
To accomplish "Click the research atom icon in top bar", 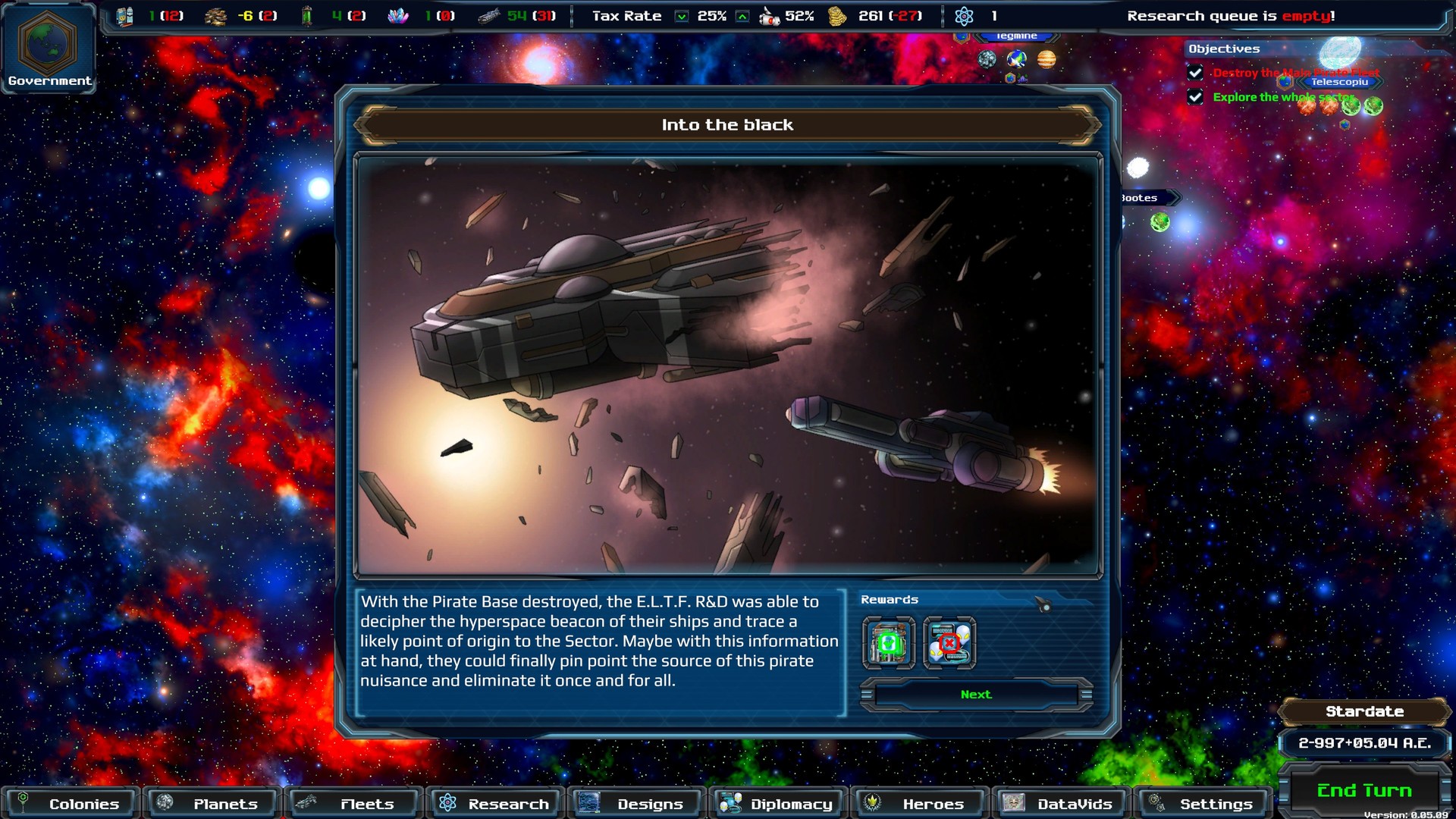I will coord(962,14).
